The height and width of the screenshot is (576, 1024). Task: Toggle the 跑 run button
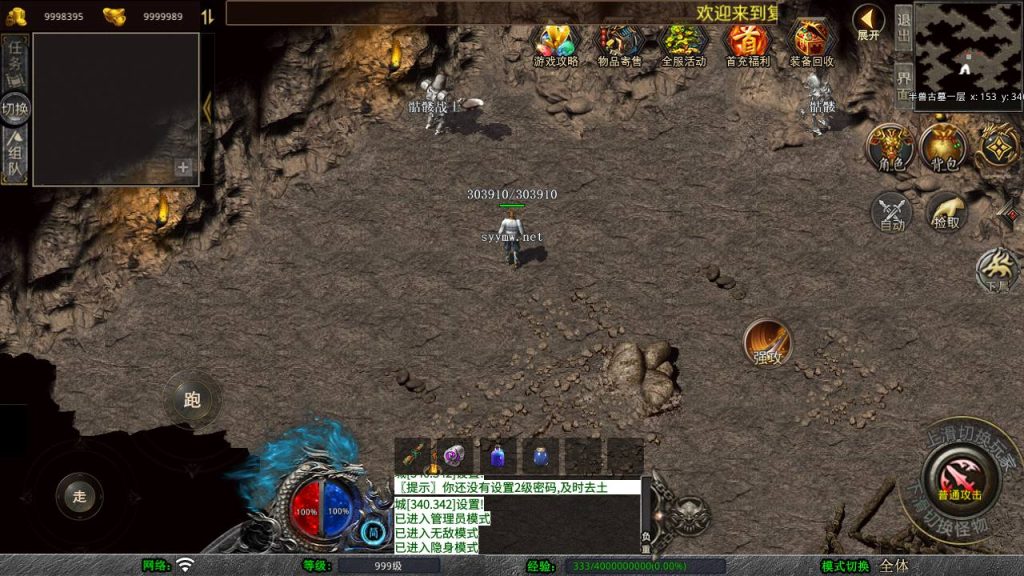(x=192, y=400)
